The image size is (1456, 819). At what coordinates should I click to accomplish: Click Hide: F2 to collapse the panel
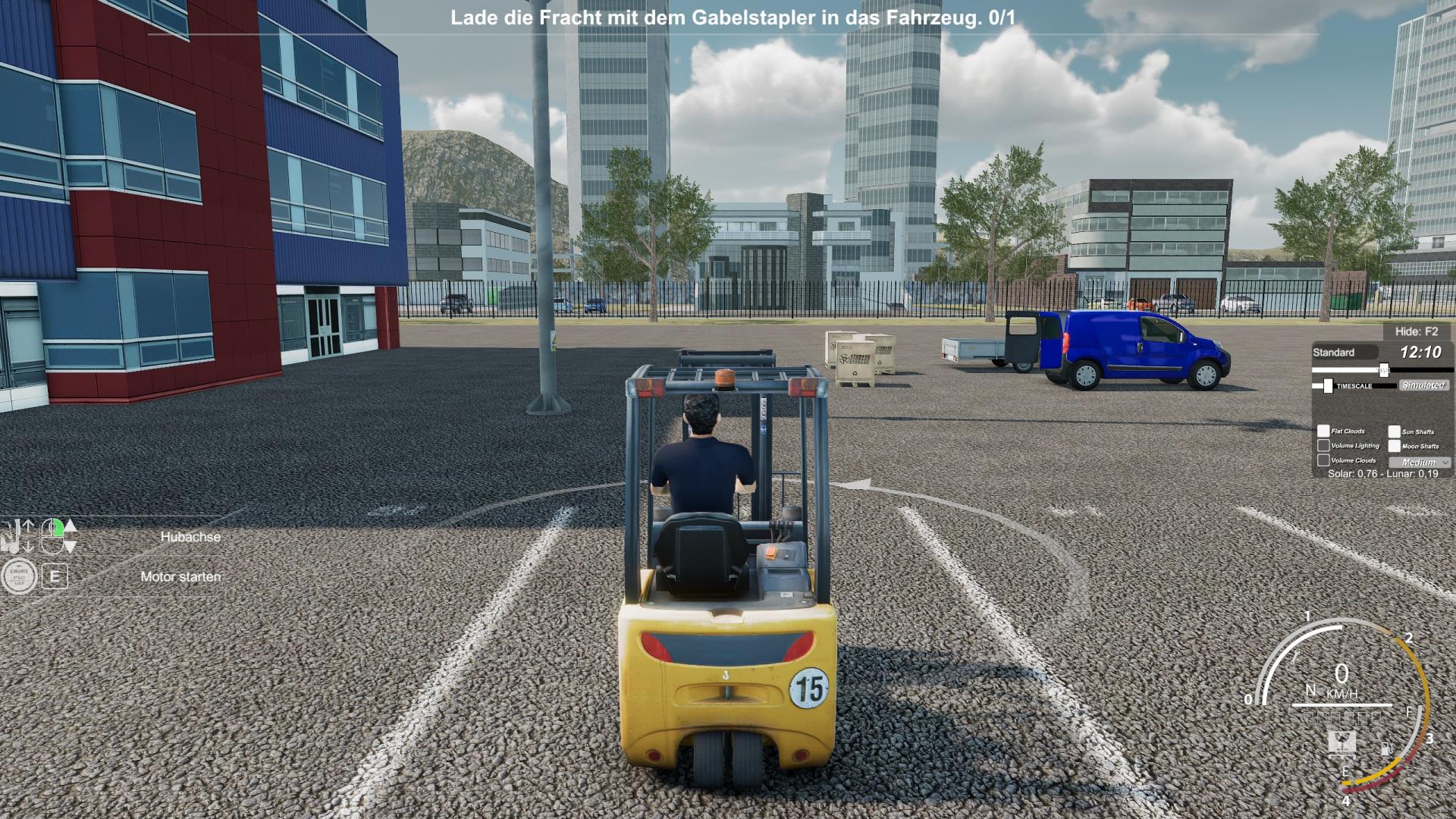[x=1417, y=331]
